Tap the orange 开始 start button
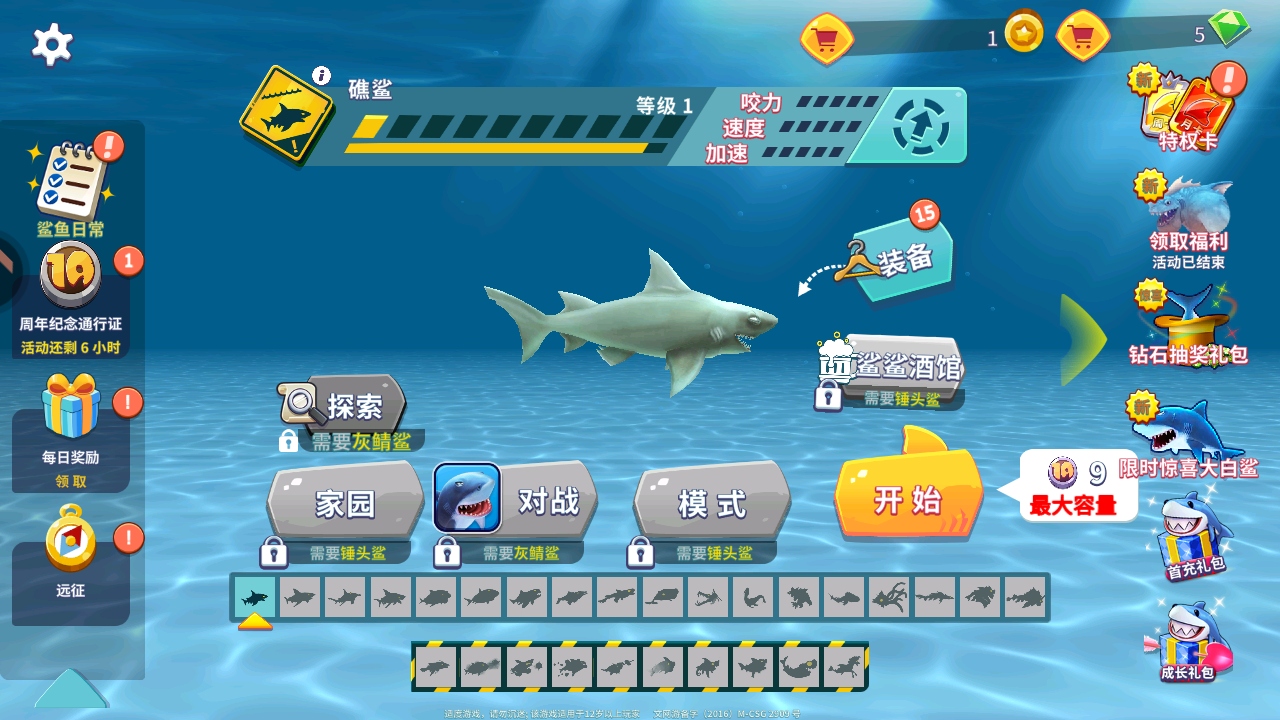This screenshot has width=1280, height=720. tap(908, 498)
